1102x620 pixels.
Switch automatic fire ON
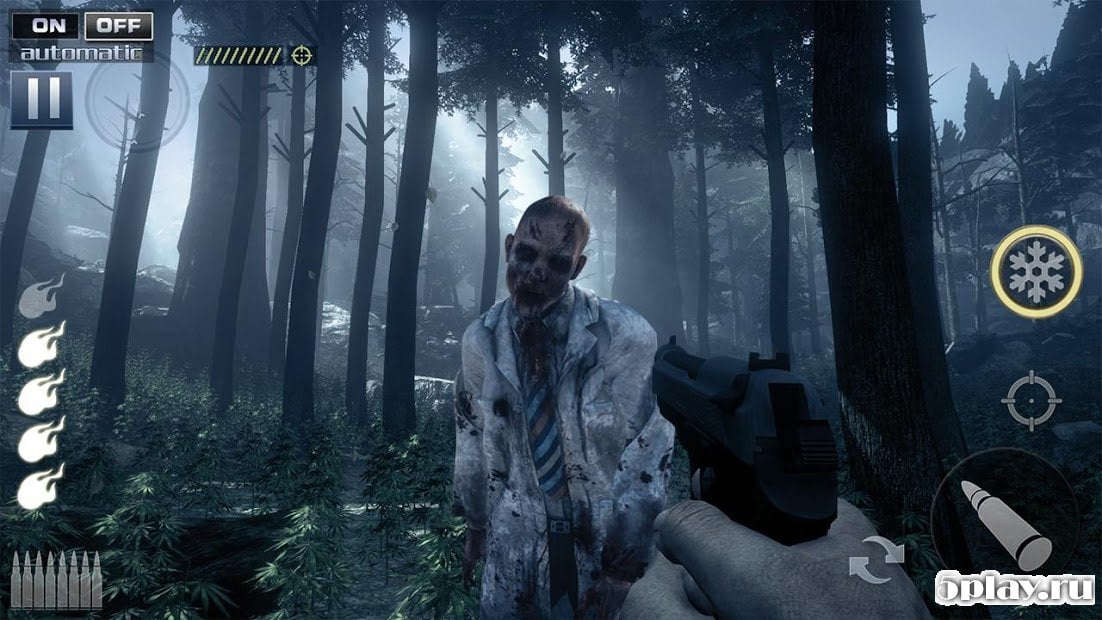45,25
